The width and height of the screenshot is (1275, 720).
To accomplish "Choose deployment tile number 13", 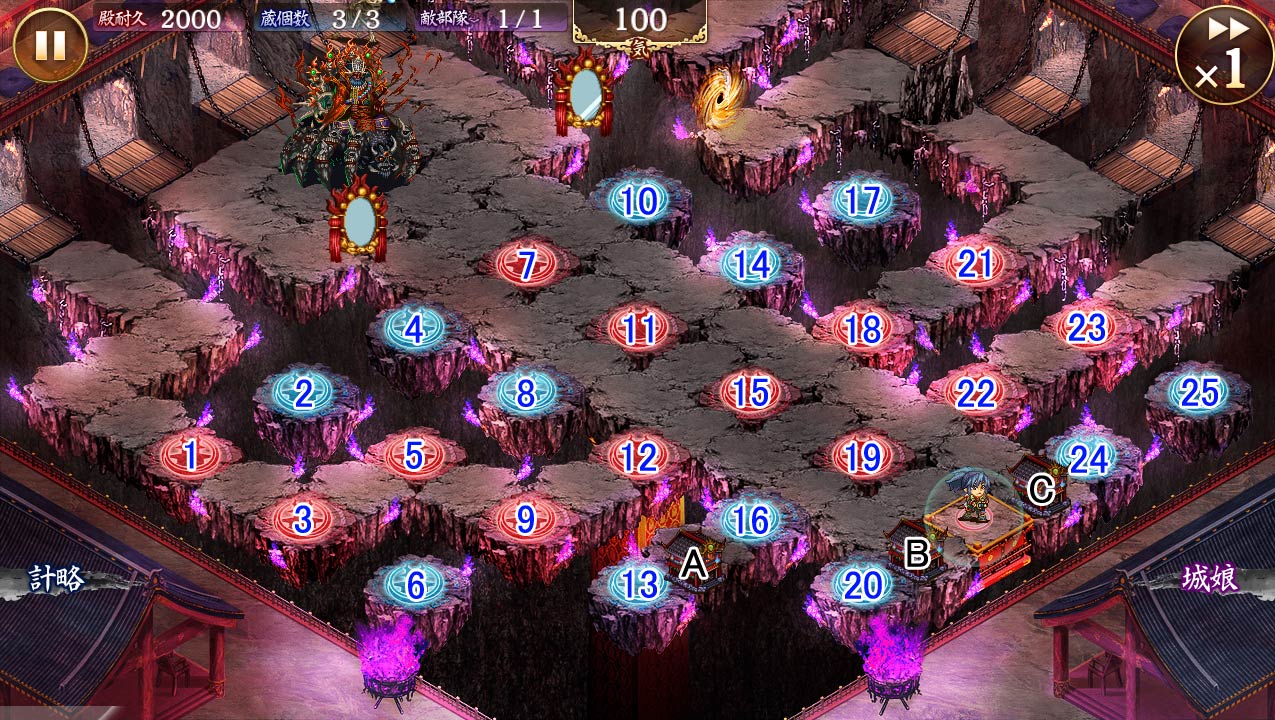I will click(x=638, y=584).
